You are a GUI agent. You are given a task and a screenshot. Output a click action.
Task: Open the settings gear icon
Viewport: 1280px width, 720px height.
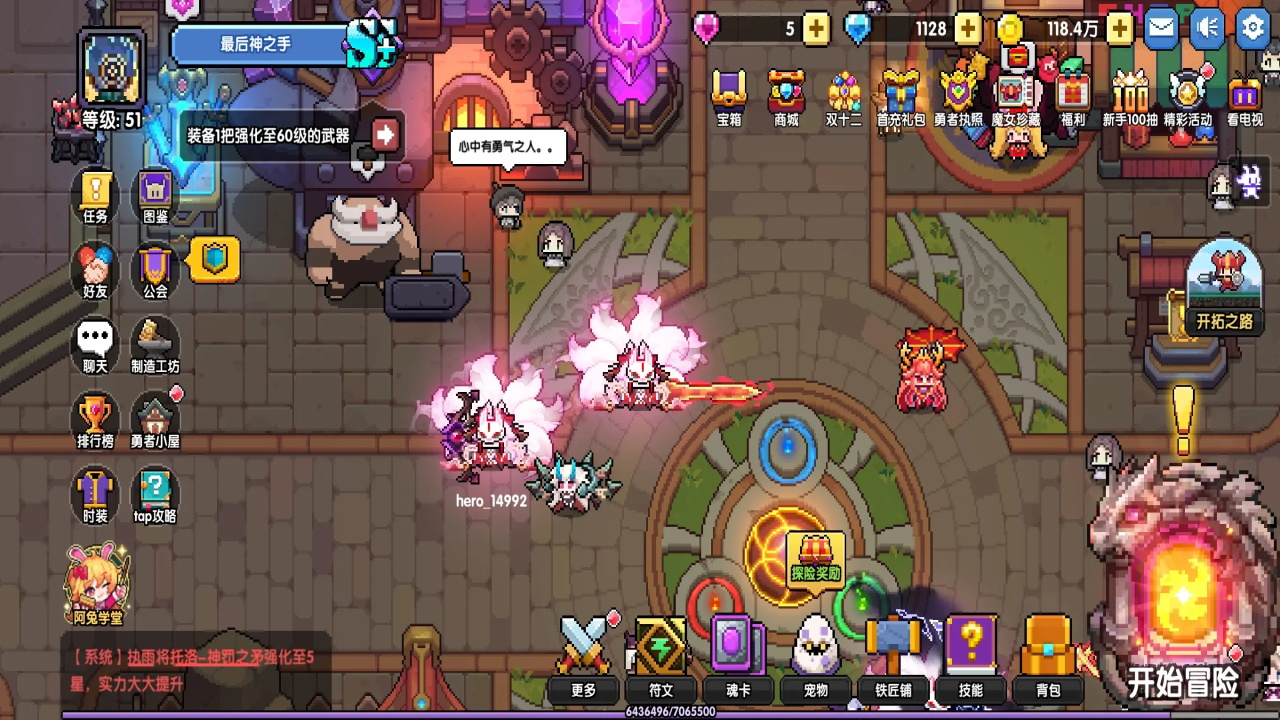(1253, 28)
